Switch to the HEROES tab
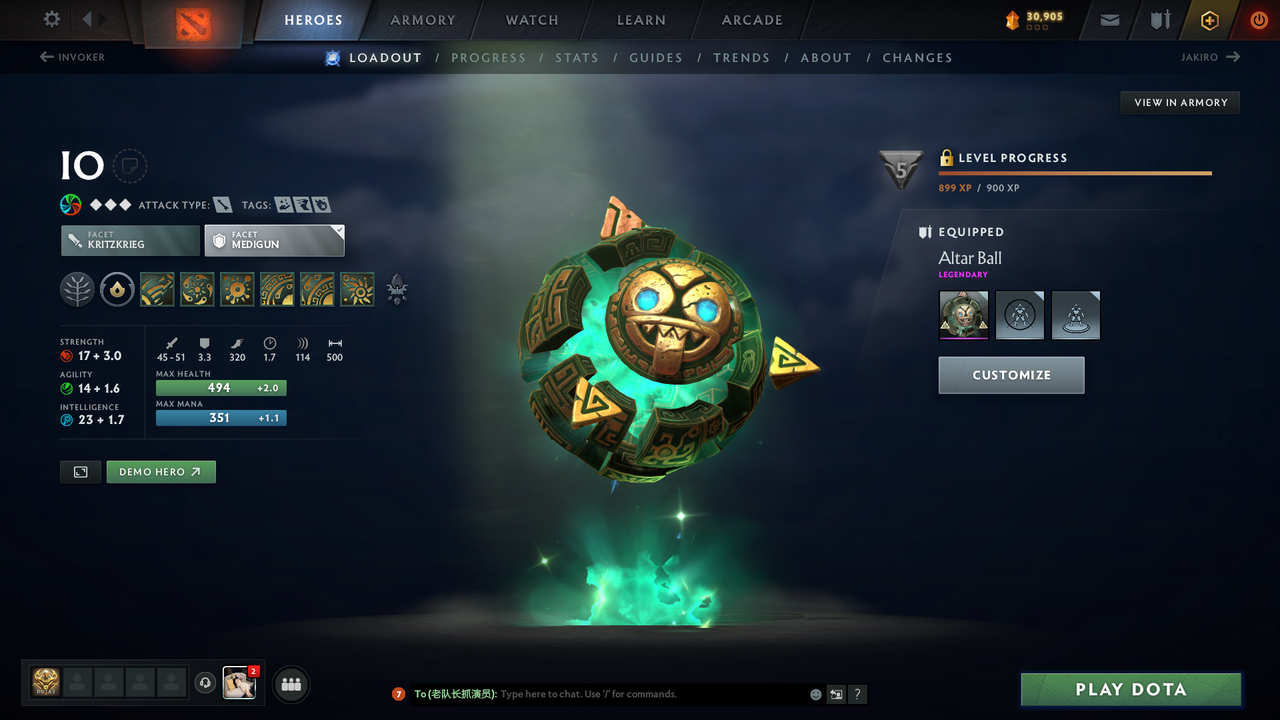Screen dimensions: 1280x720 pyautogui.click(x=313, y=19)
